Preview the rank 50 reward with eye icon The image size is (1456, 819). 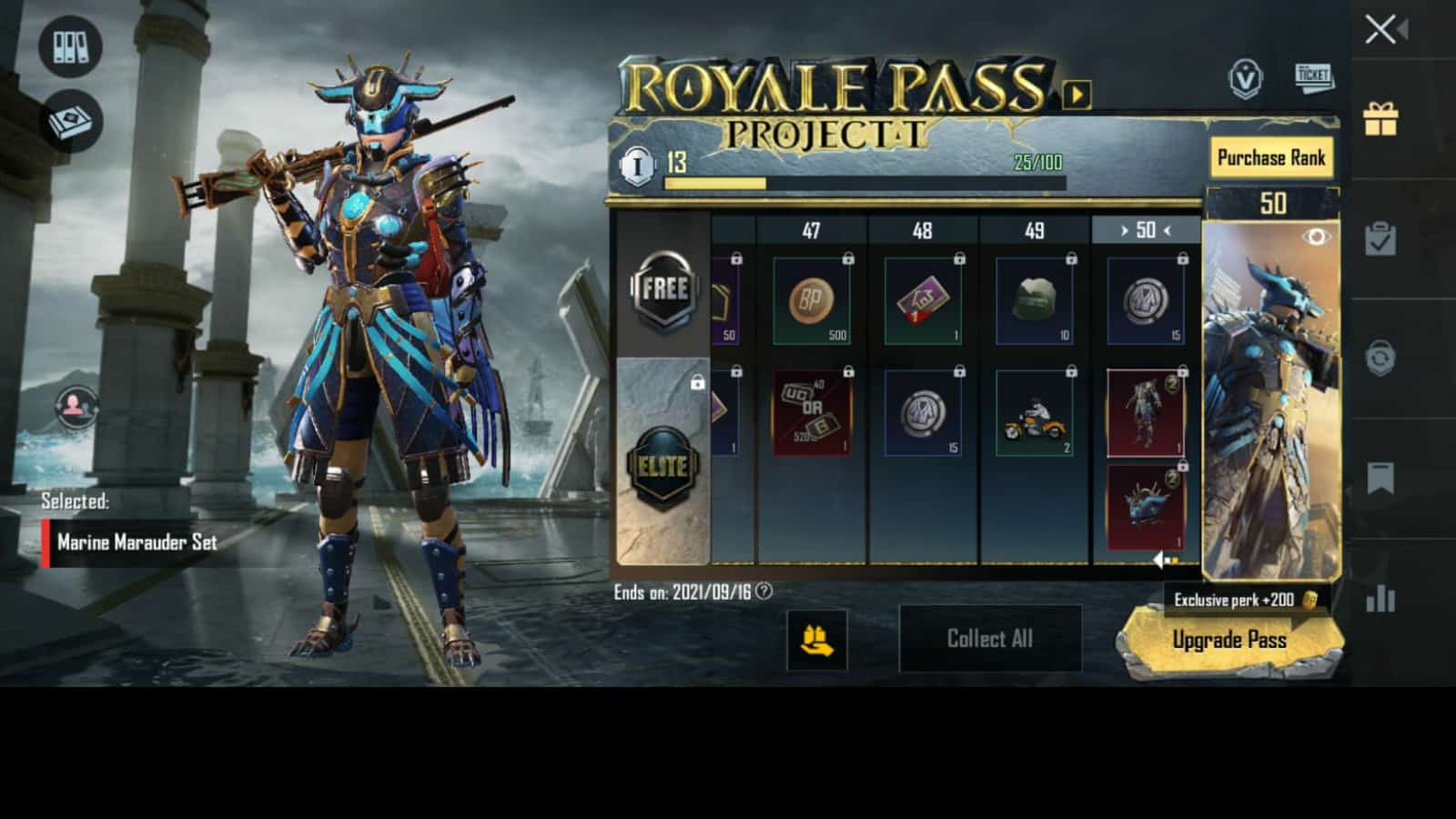coord(1316,238)
